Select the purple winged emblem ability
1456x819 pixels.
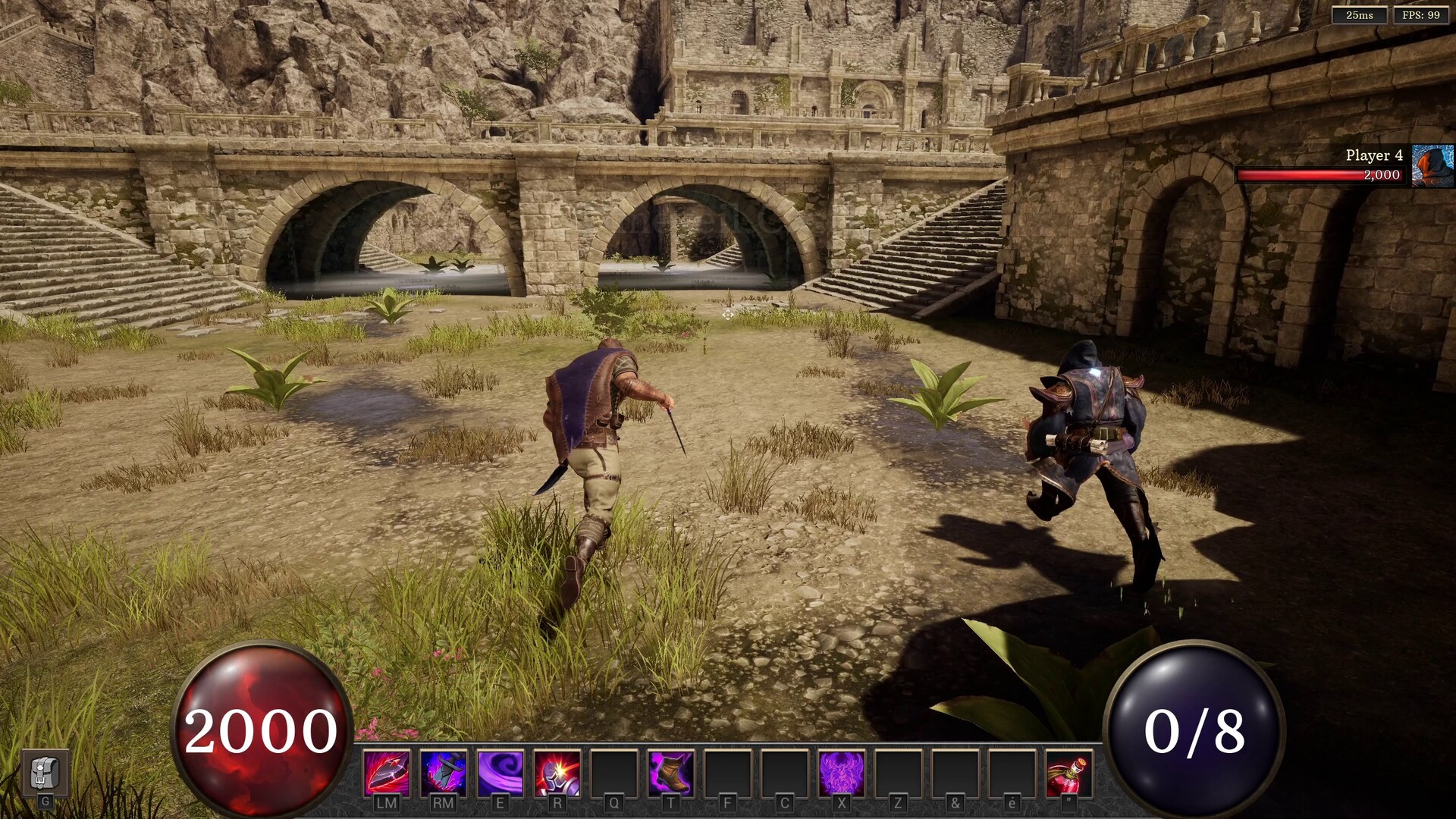[x=842, y=773]
